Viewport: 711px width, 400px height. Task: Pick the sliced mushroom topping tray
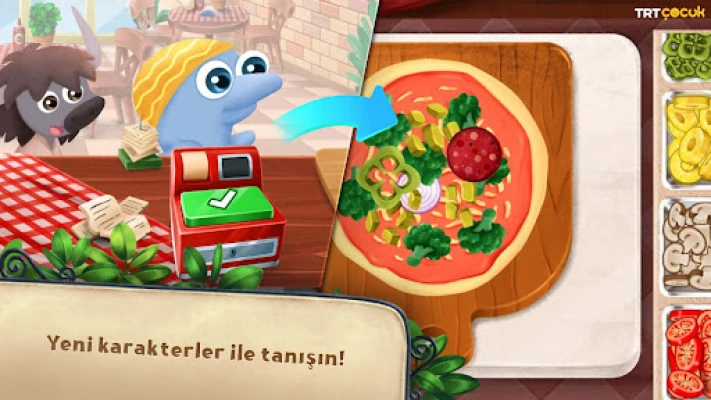pyautogui.click(x=686, y=244)
